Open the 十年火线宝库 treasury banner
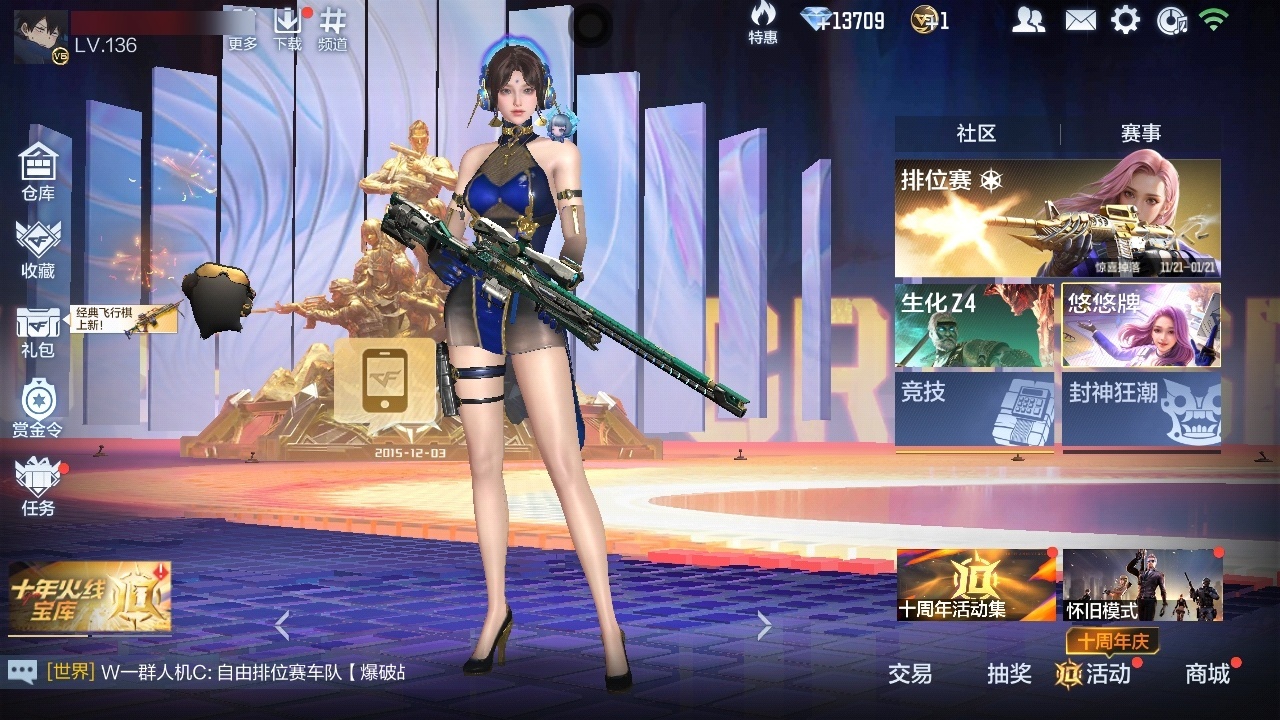The height and width of the screenshot is (720, 1280). coord(90,597)
